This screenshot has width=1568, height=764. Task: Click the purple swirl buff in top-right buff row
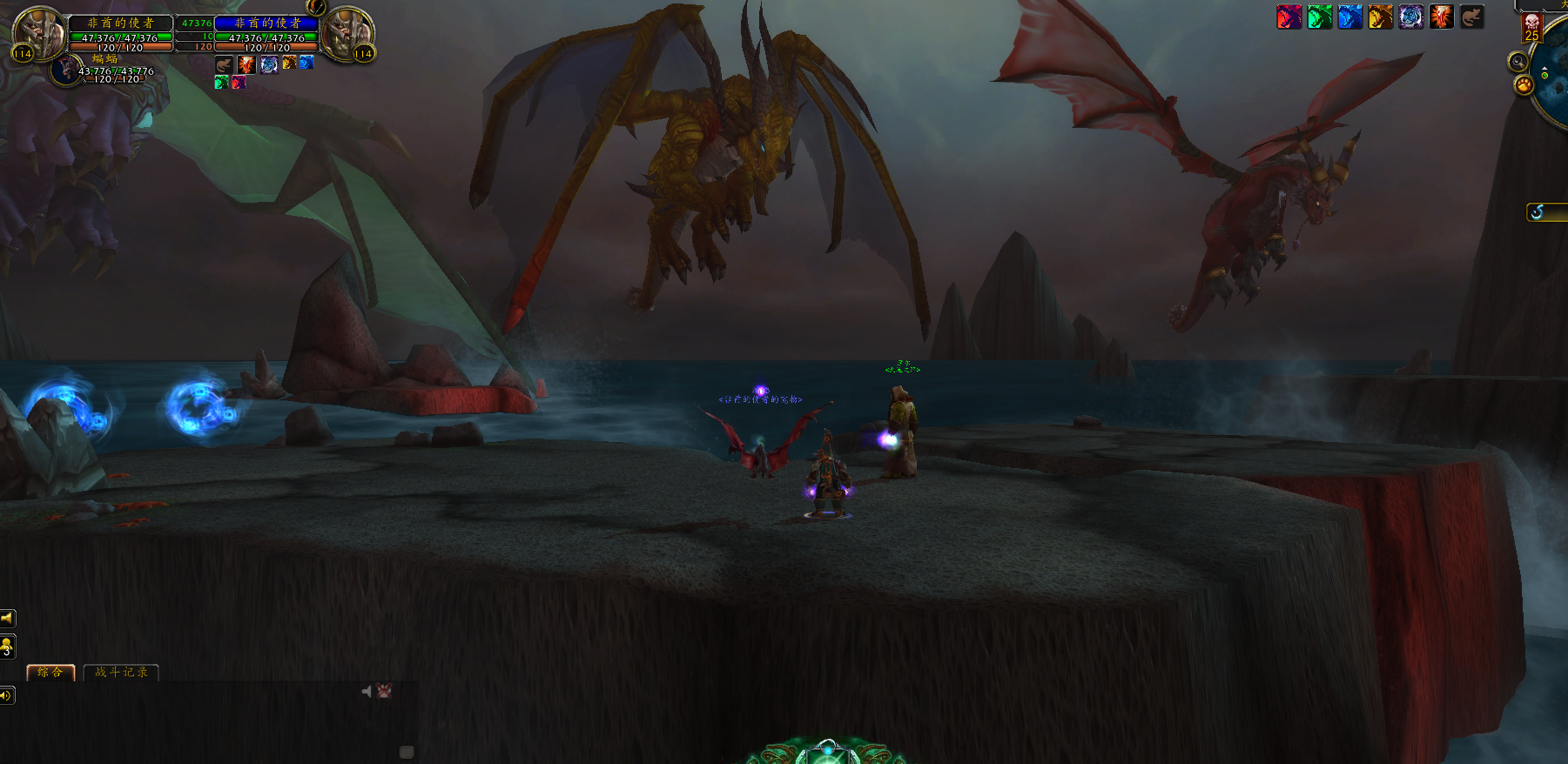pyautogui.click(x=1410, y=17)
